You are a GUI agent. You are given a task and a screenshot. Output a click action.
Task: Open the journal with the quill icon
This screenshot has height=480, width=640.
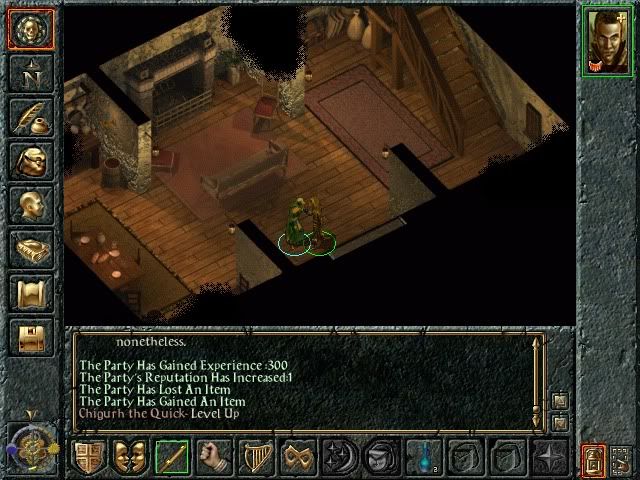29,117
